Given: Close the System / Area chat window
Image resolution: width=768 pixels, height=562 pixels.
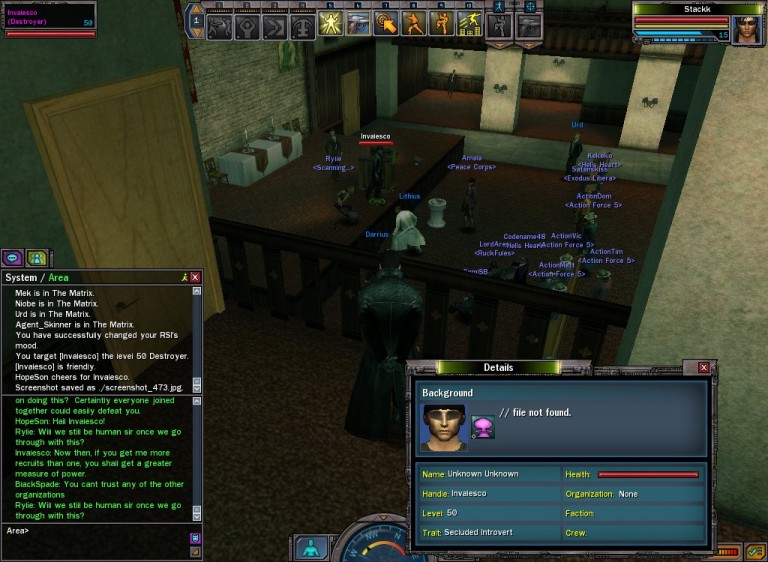Looking at the screenshot, I should coord(196,277).
